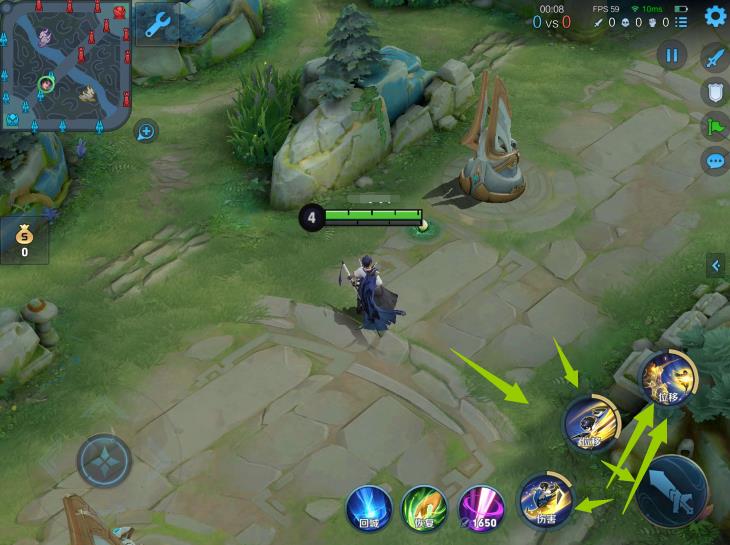
Task: Expand the side panel arrow tab
Action: click(716, 265)
